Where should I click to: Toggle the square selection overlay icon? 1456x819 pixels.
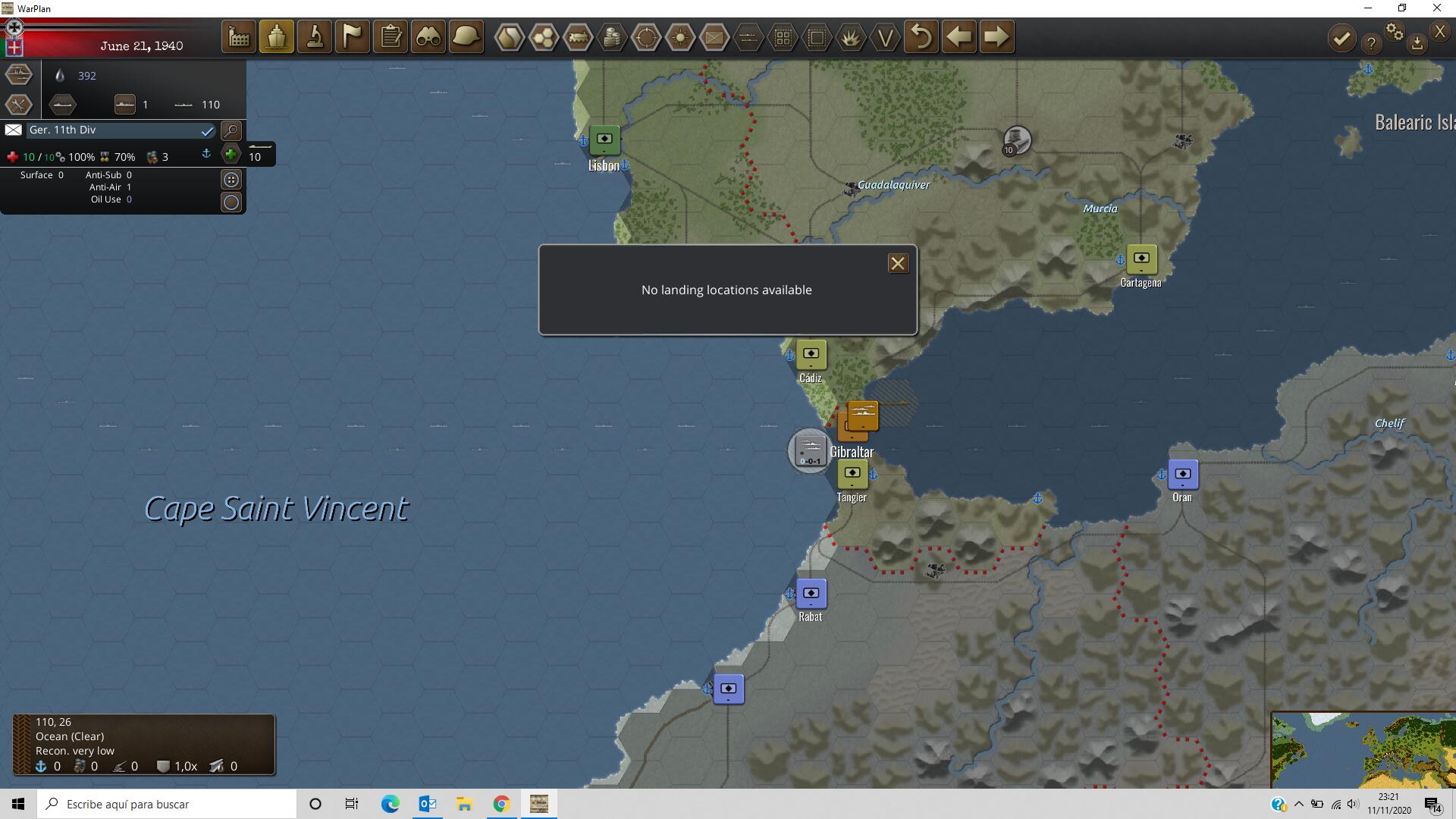click(816, 36)
